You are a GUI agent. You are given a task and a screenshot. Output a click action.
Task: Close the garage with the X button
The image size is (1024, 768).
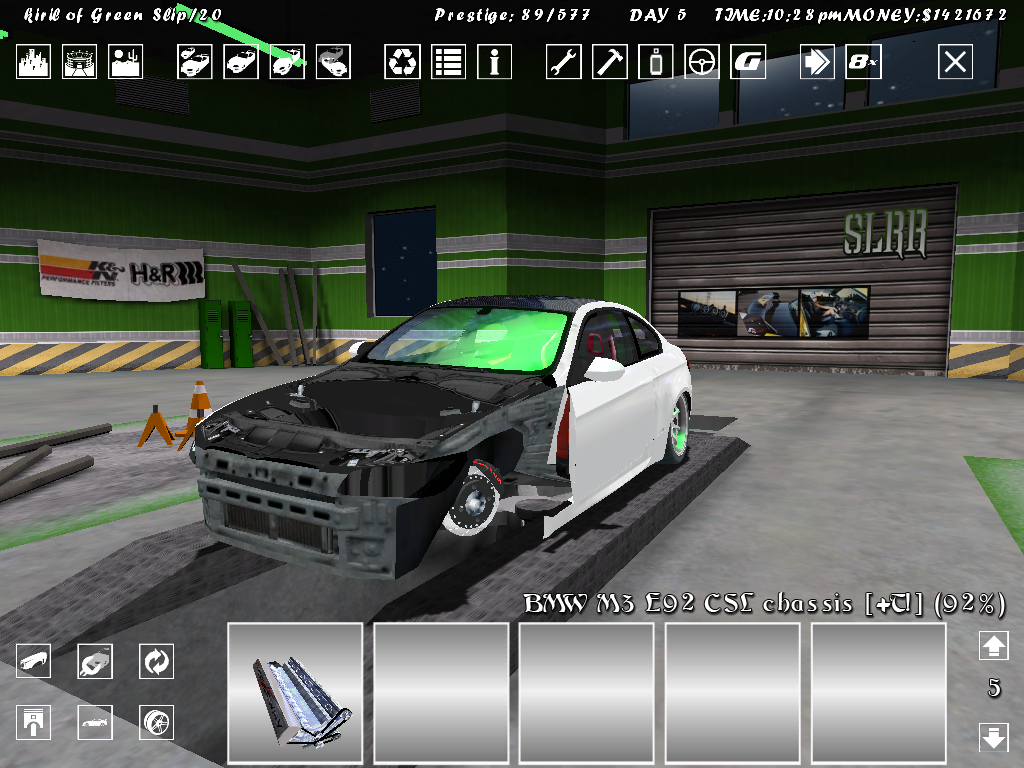click(x=955, y=62)
